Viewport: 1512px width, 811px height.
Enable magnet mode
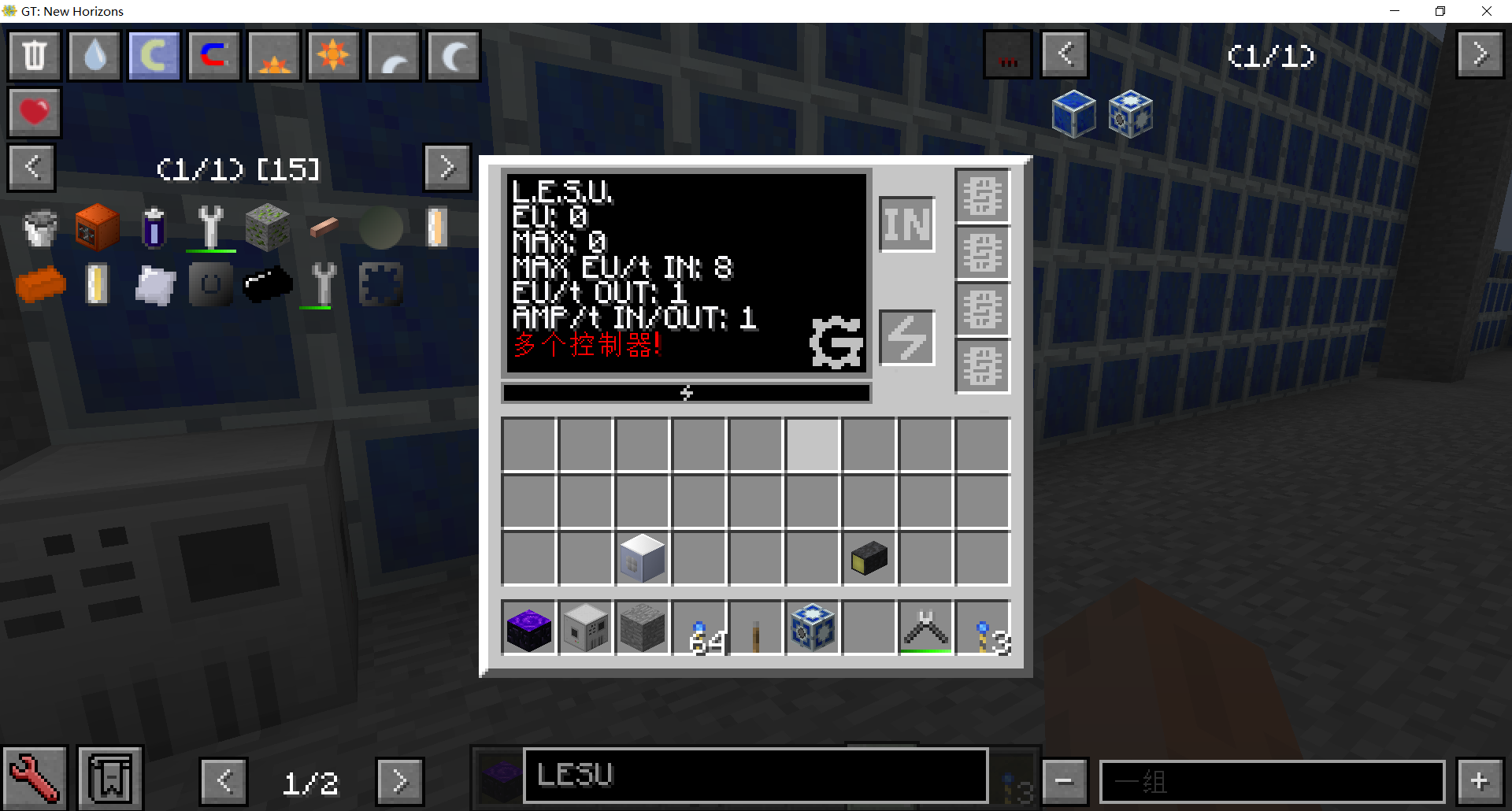pos(213,55)
